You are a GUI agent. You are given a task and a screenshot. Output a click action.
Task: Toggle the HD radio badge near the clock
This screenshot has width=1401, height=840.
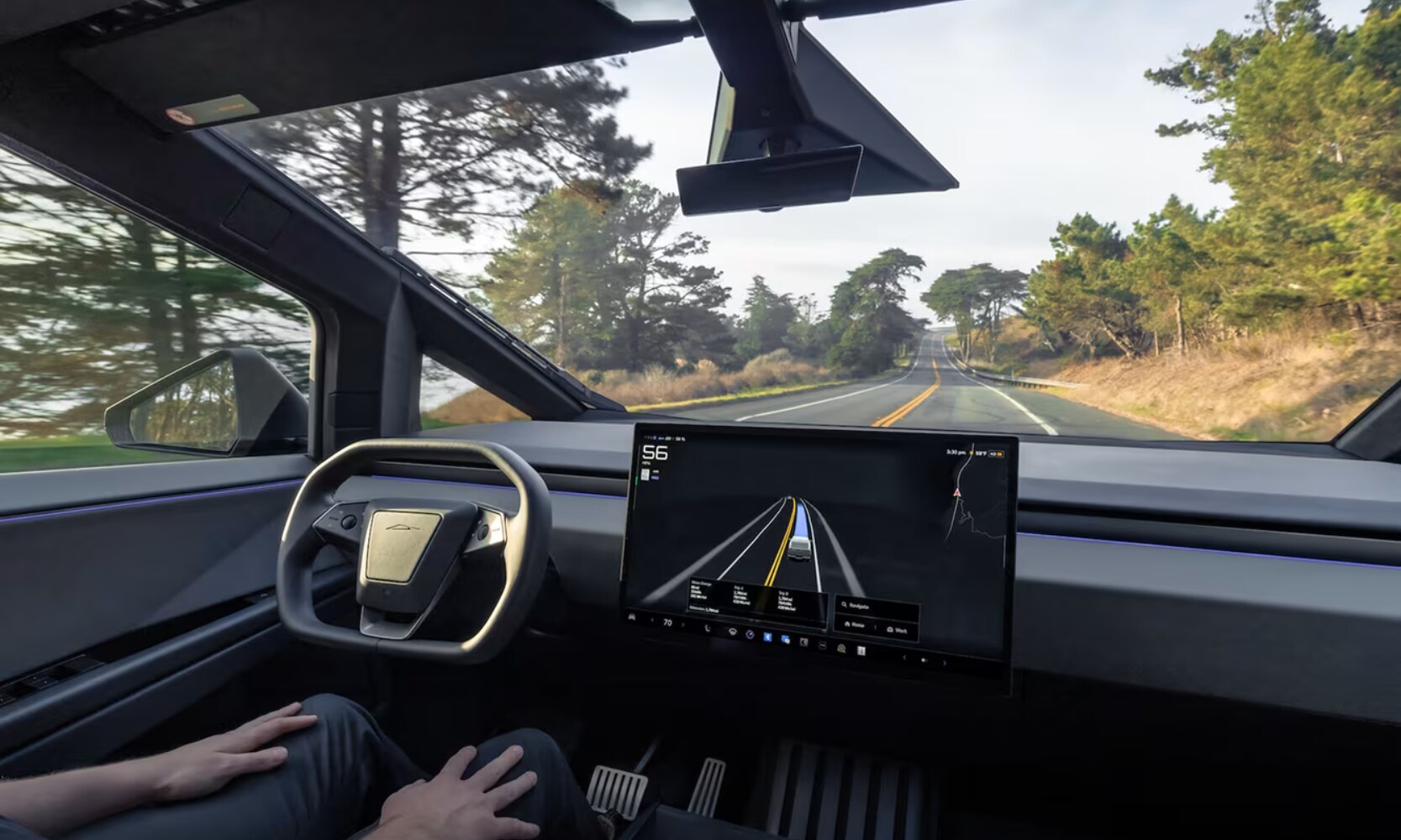996,454
